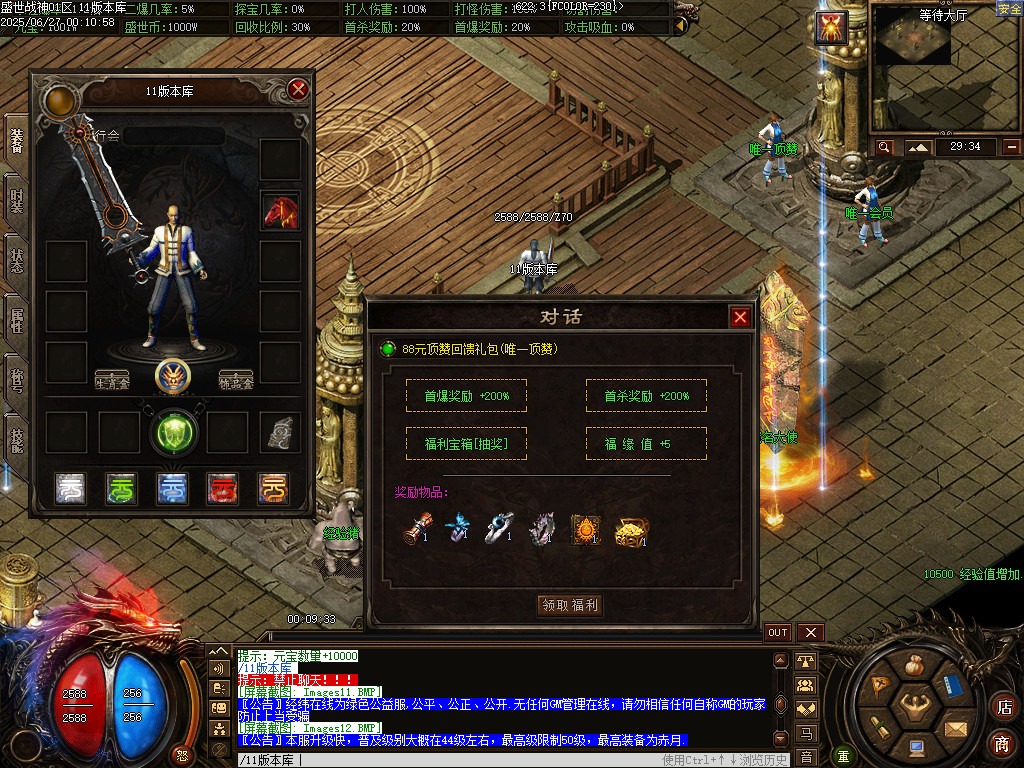1024x768 pixels.
Task: Switch to the 状态 status tab
Action: pos(16,262)
